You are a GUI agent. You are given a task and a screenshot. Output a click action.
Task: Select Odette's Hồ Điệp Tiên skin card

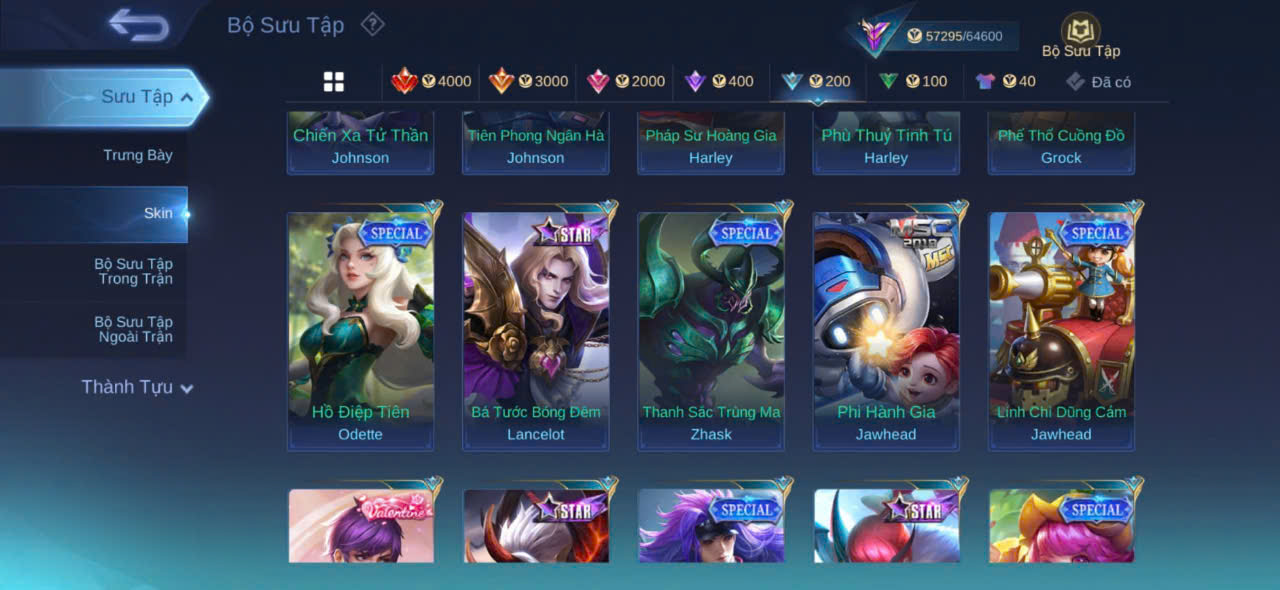[x=360, y=330]
